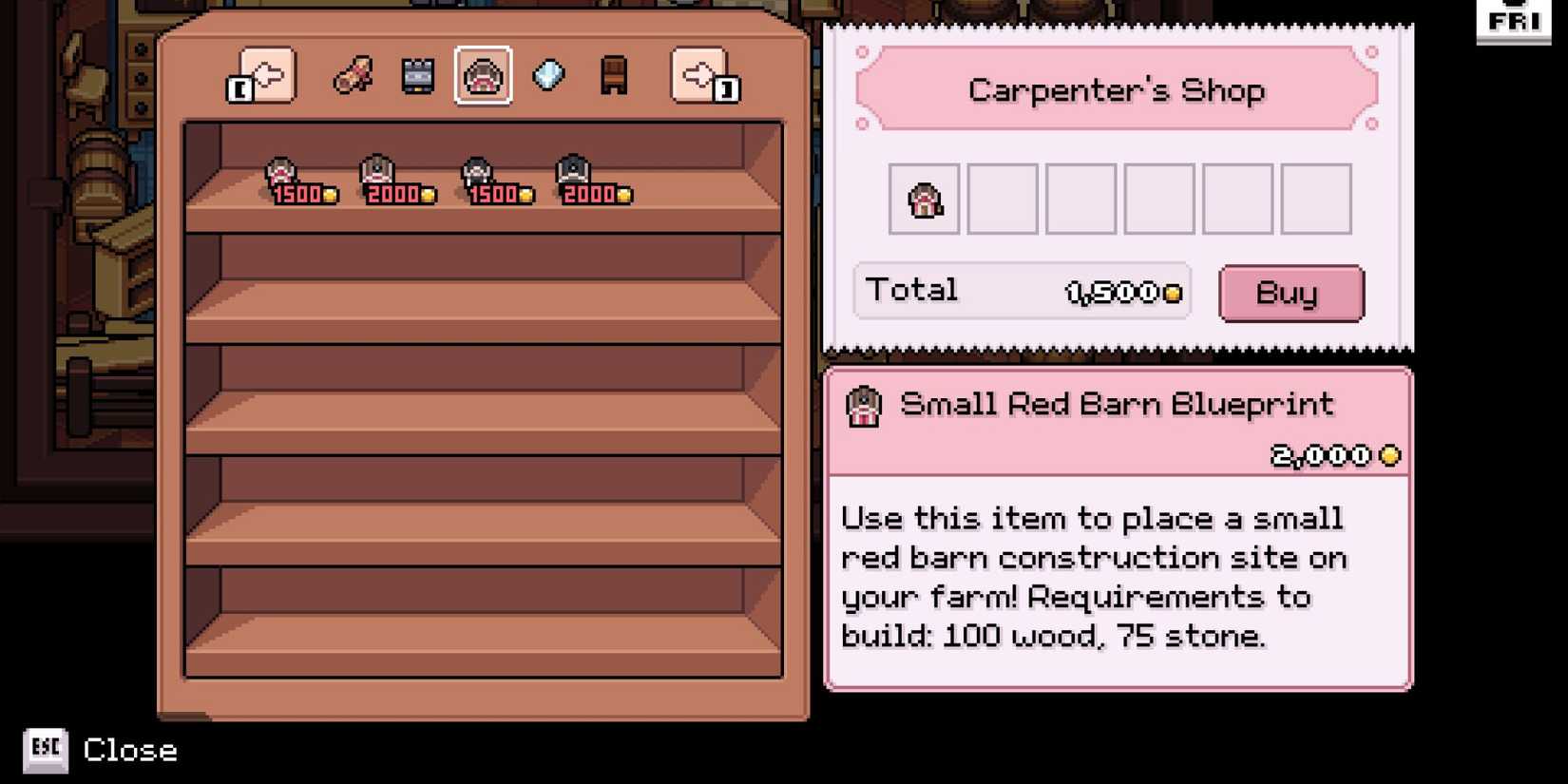Click the gold coin icon next to the 2,000 price
The height and width of the screenshot is (784, 1568).
pos(1390,455)
